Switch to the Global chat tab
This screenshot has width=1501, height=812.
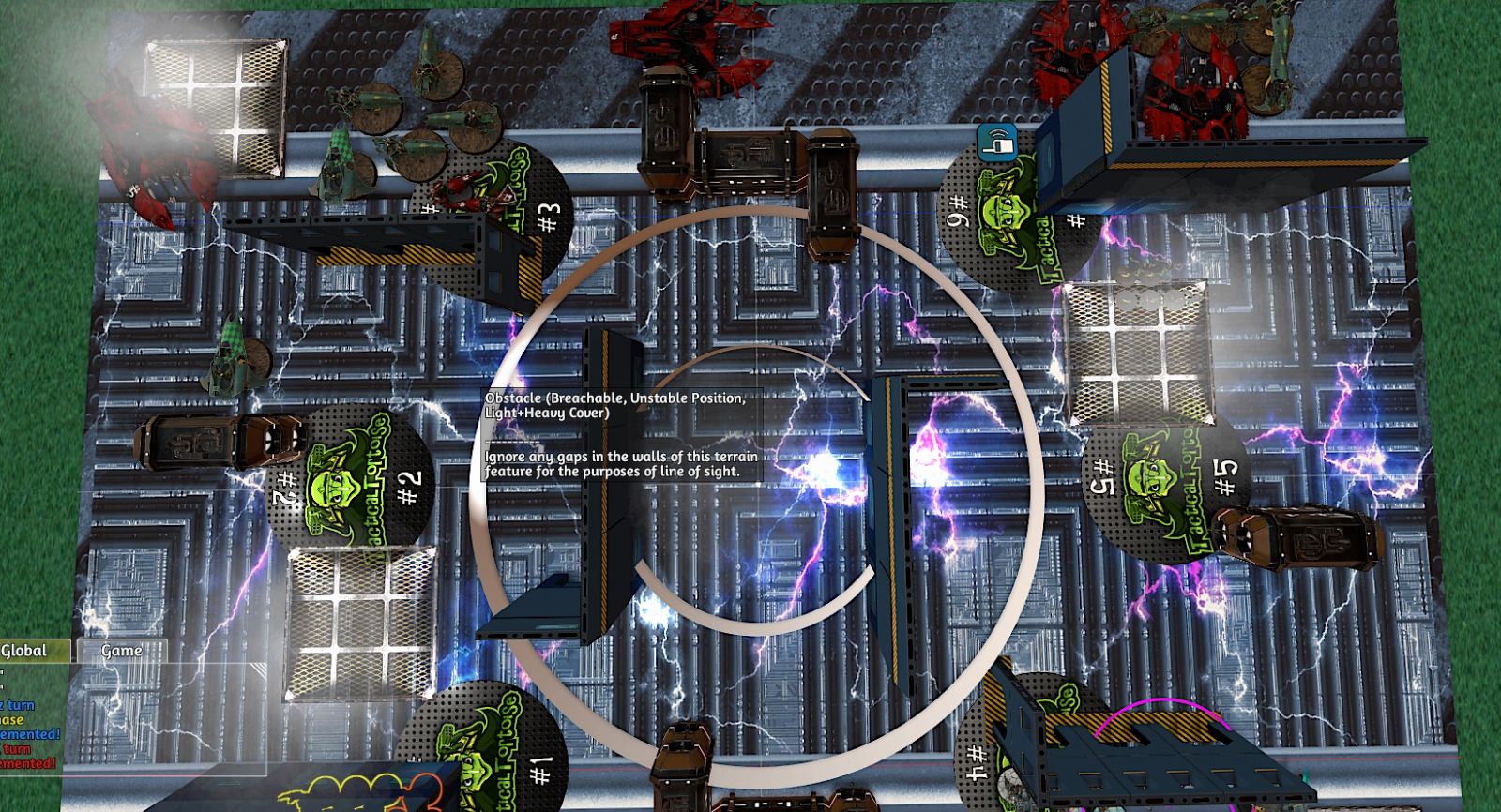[x=28, y=651]
